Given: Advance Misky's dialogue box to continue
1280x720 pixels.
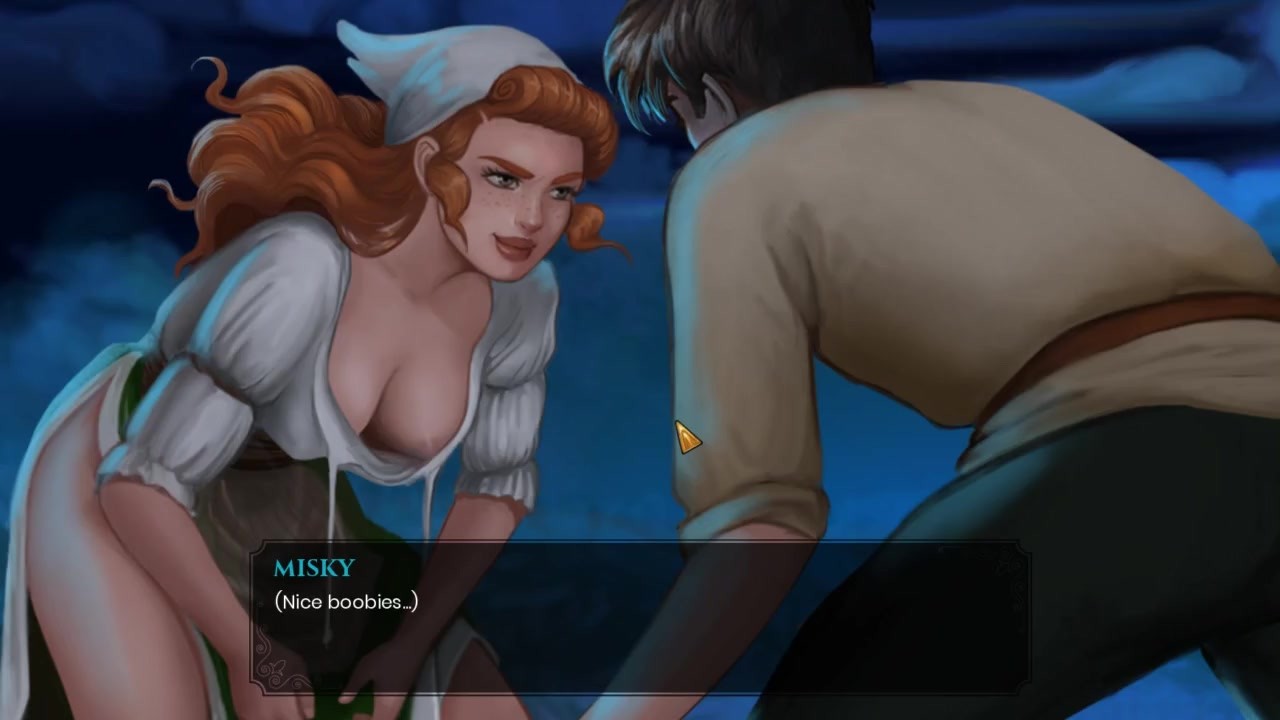Looking at the screenshot, I should [640, 617].
